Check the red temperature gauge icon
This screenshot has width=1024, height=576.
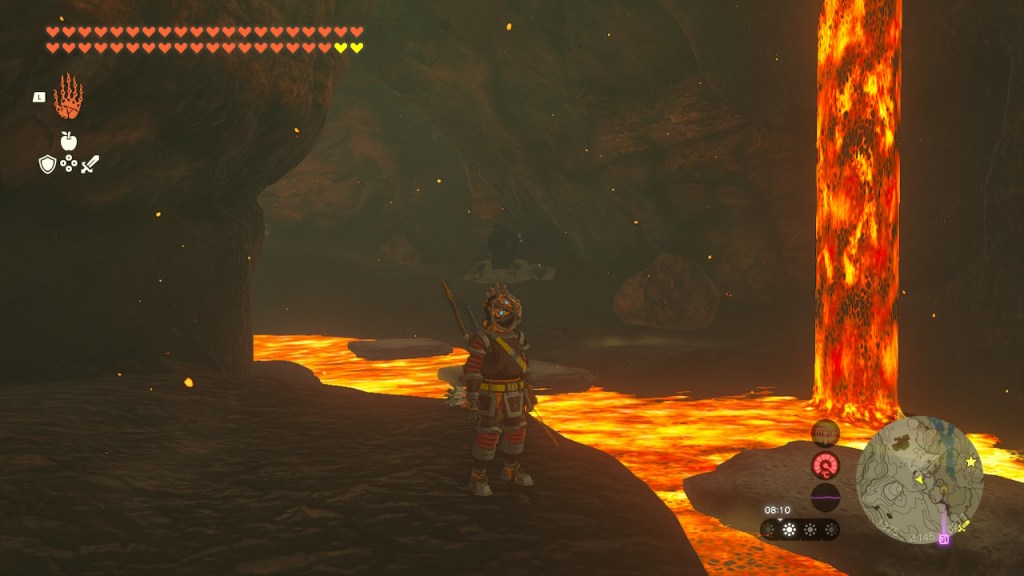click(x=825, y=465)
